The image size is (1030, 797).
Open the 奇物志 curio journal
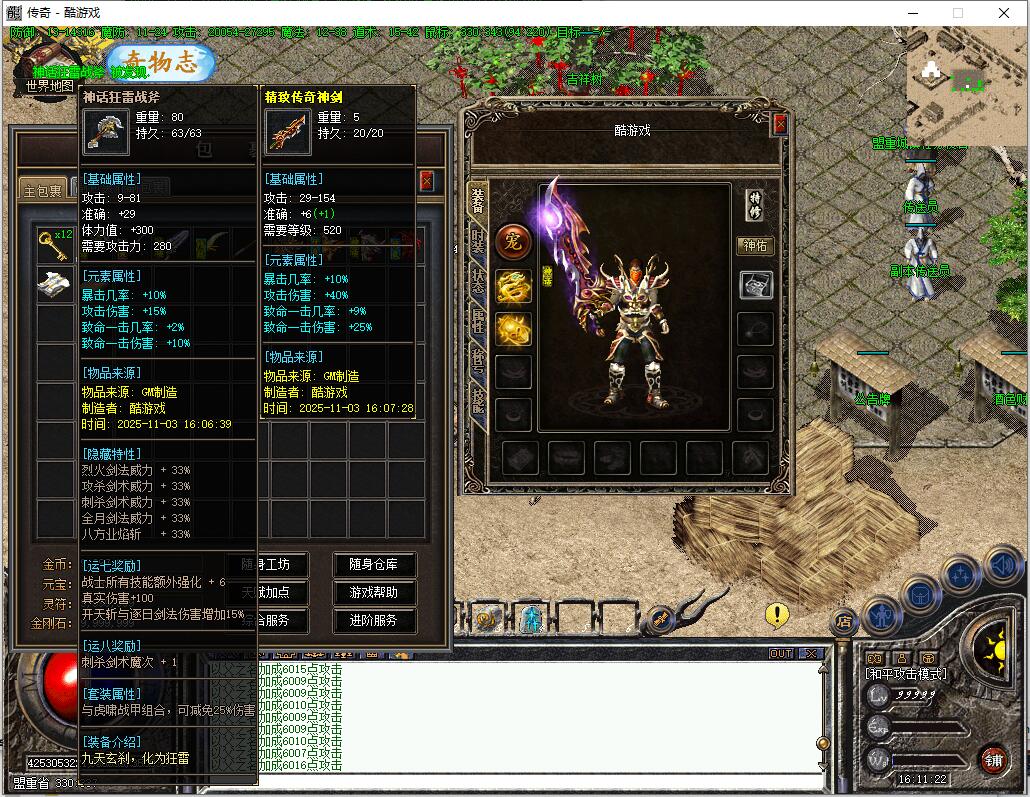pyautogui.click(x=162, y=62)
